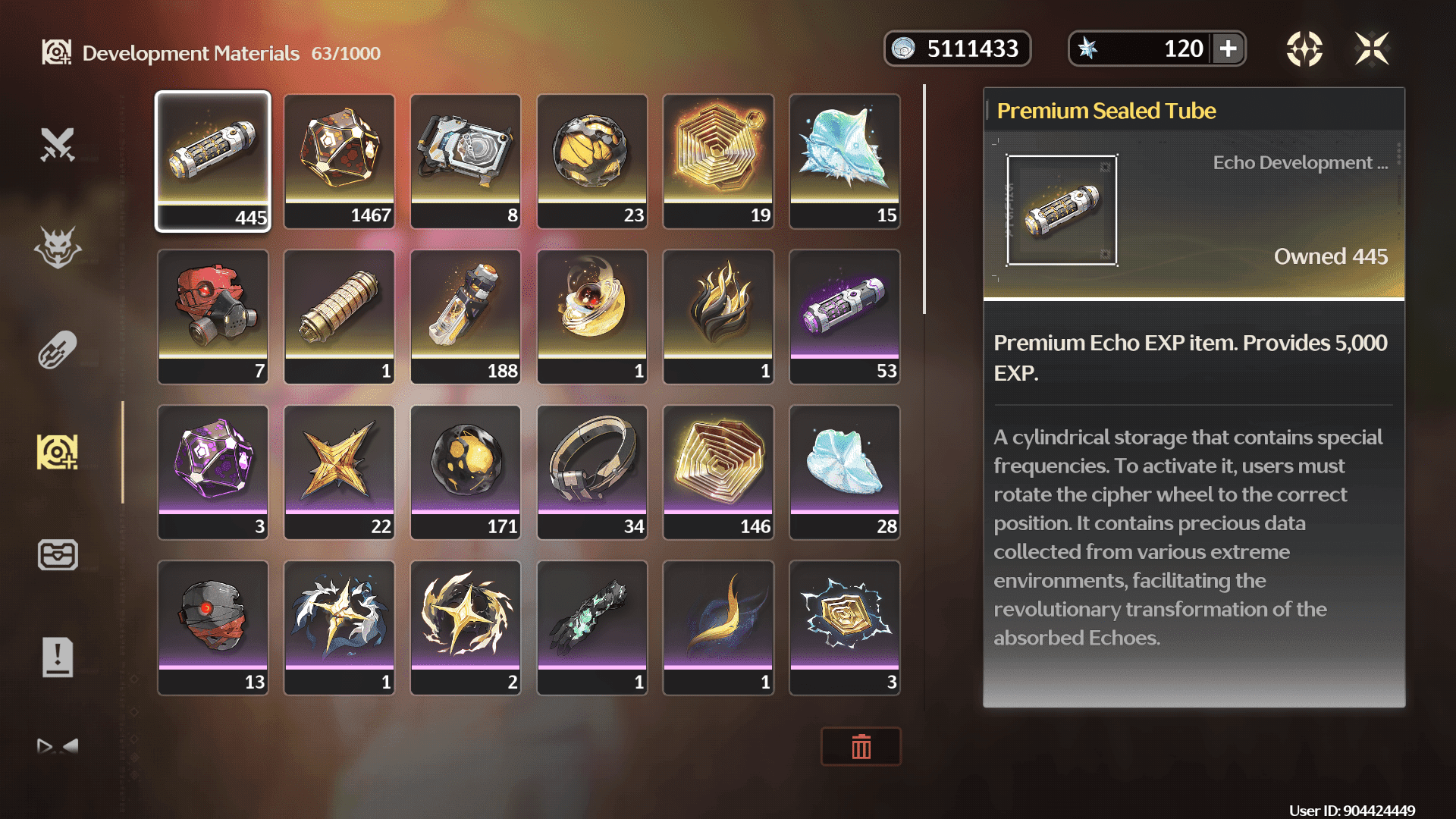Switch to the crossed swords weapons tab
The height and width of the screenshot is (819, 1456).
click(x=58, y=144)
